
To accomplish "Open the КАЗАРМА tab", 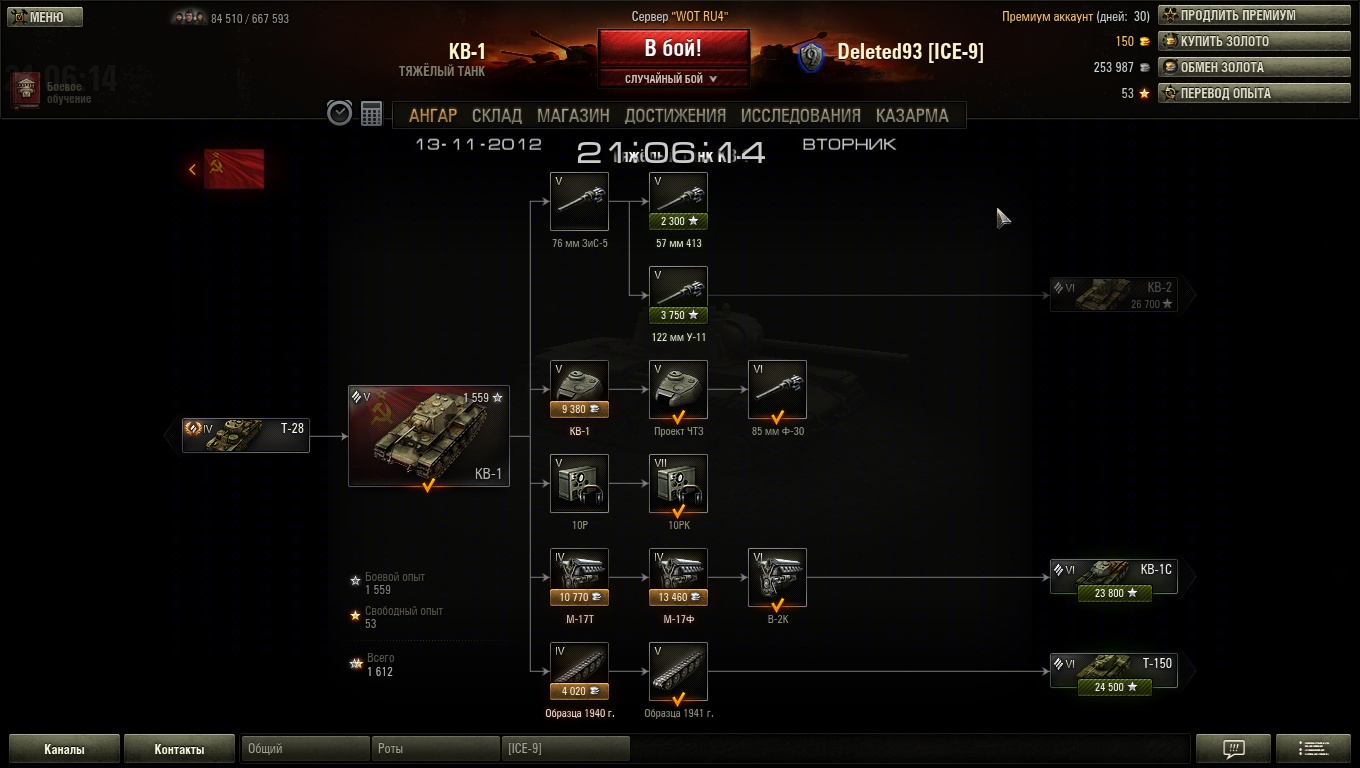I will click(912, 115).
